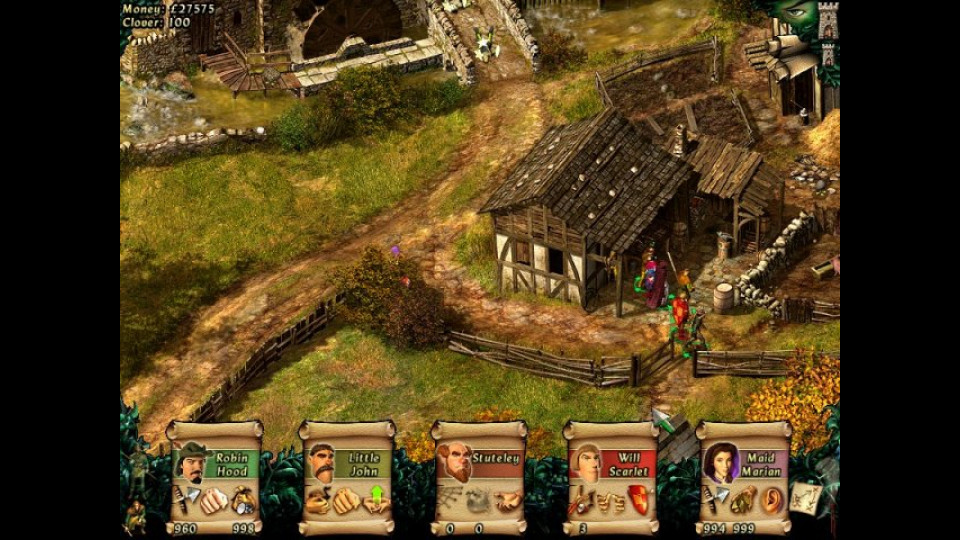The height and width of the screenshot is (540, 960).
Task: Choose Stuteley's character portrait
Action: [456, 463]
